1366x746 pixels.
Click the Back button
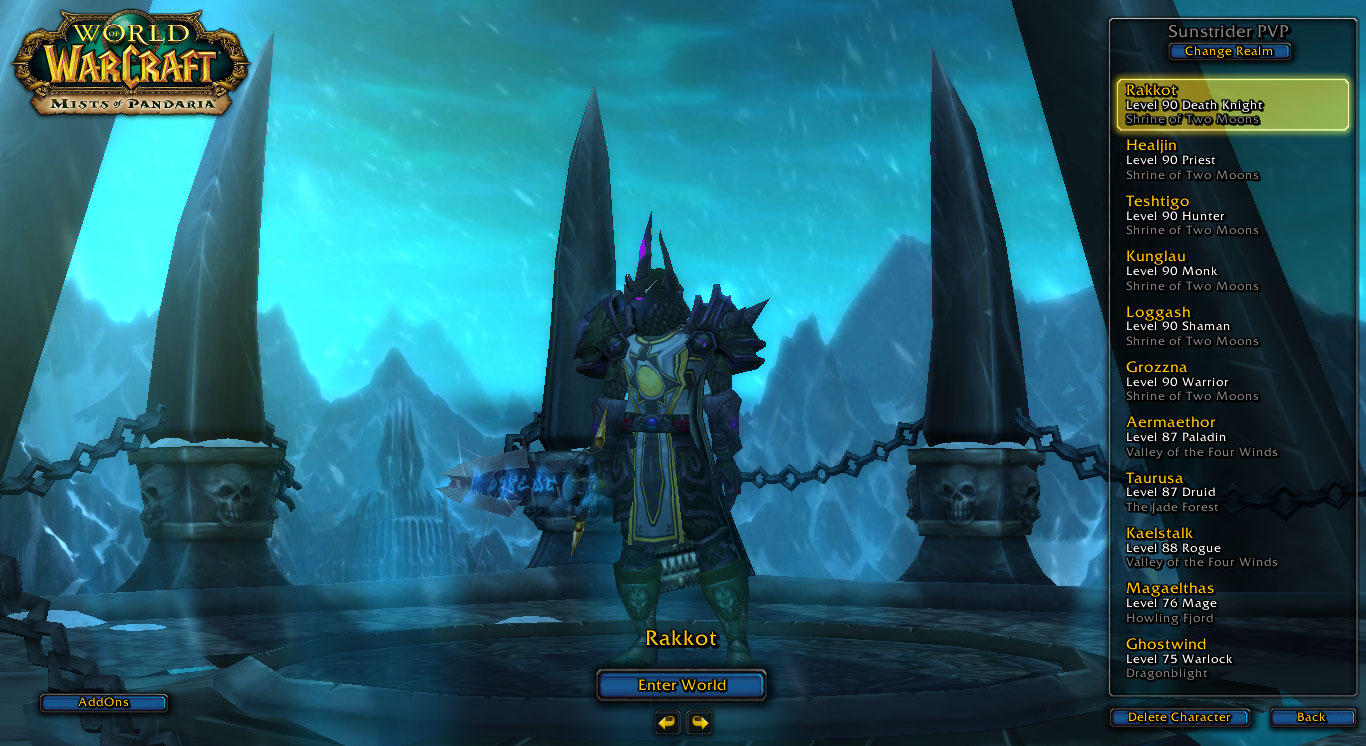tap(1312, 717)
